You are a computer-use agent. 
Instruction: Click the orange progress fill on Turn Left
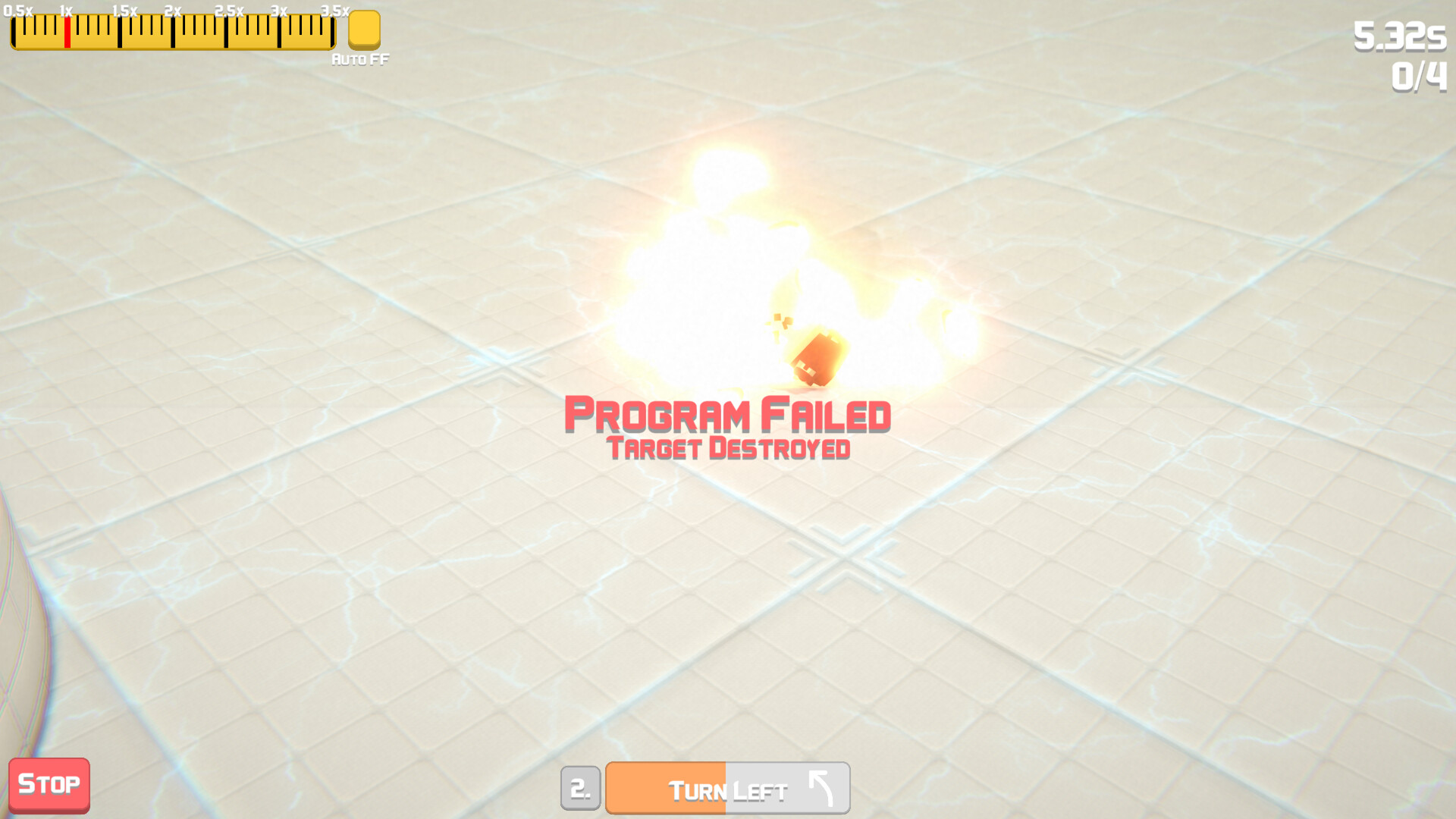click(667, 787)
